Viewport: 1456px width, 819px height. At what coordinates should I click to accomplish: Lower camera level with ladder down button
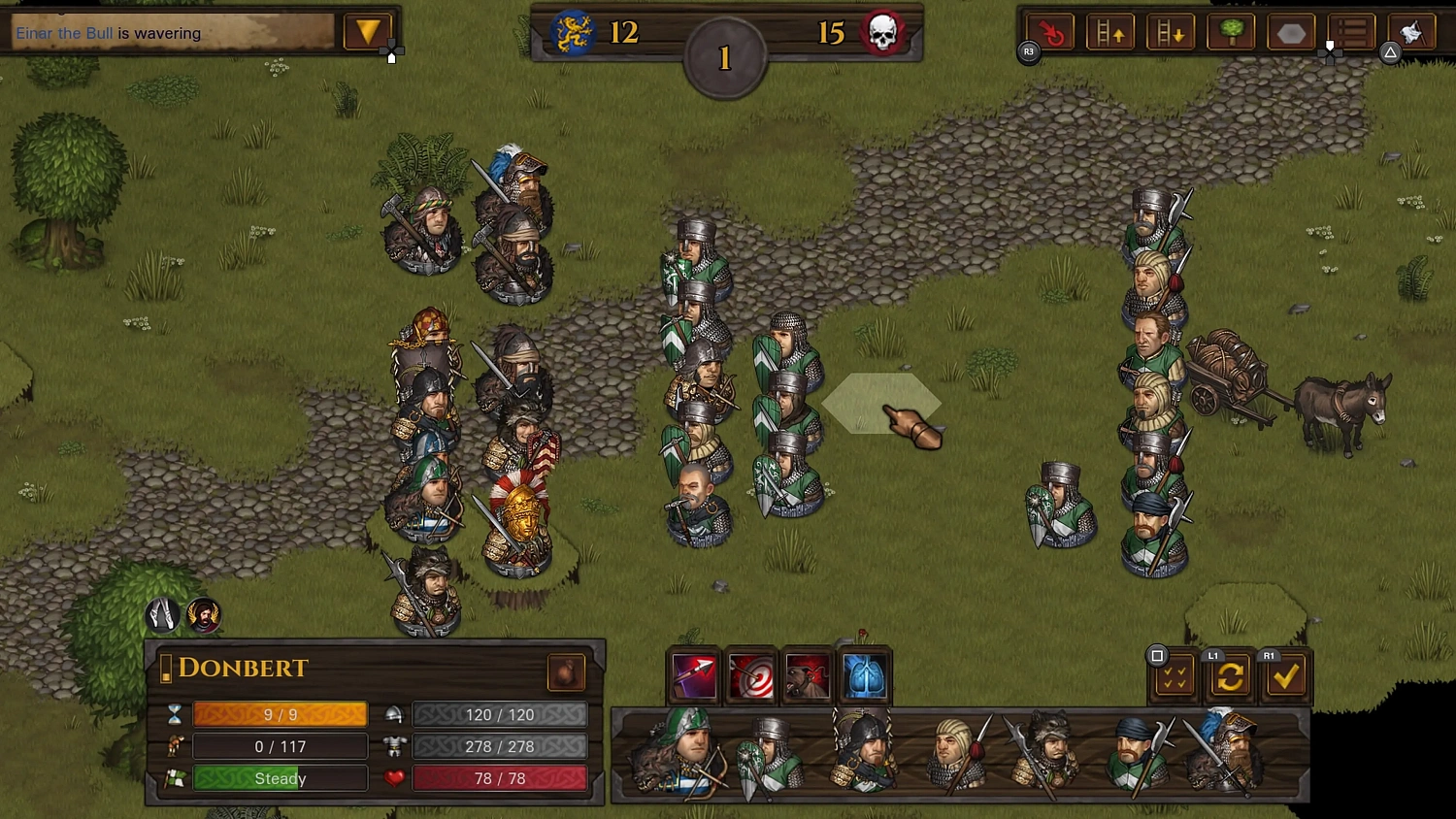(1171, 33)
